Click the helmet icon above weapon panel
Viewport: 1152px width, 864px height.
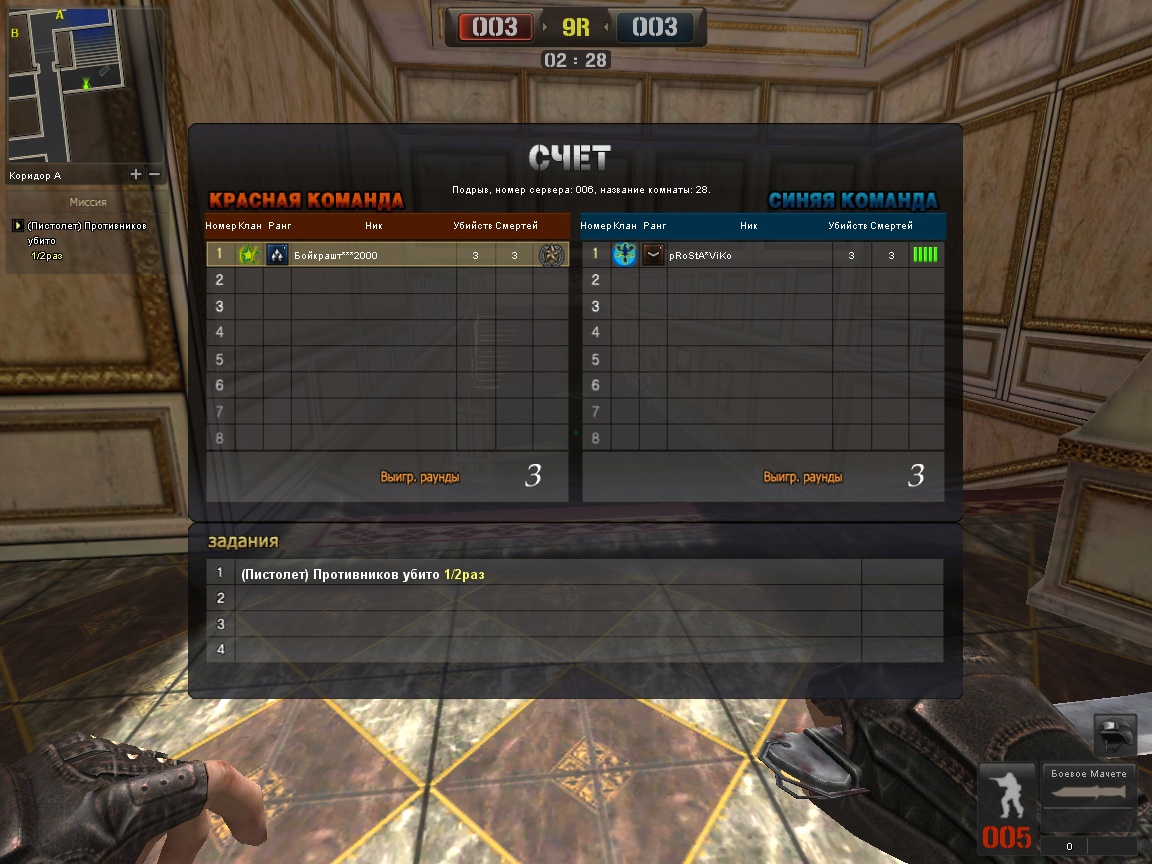point(1115,734)
